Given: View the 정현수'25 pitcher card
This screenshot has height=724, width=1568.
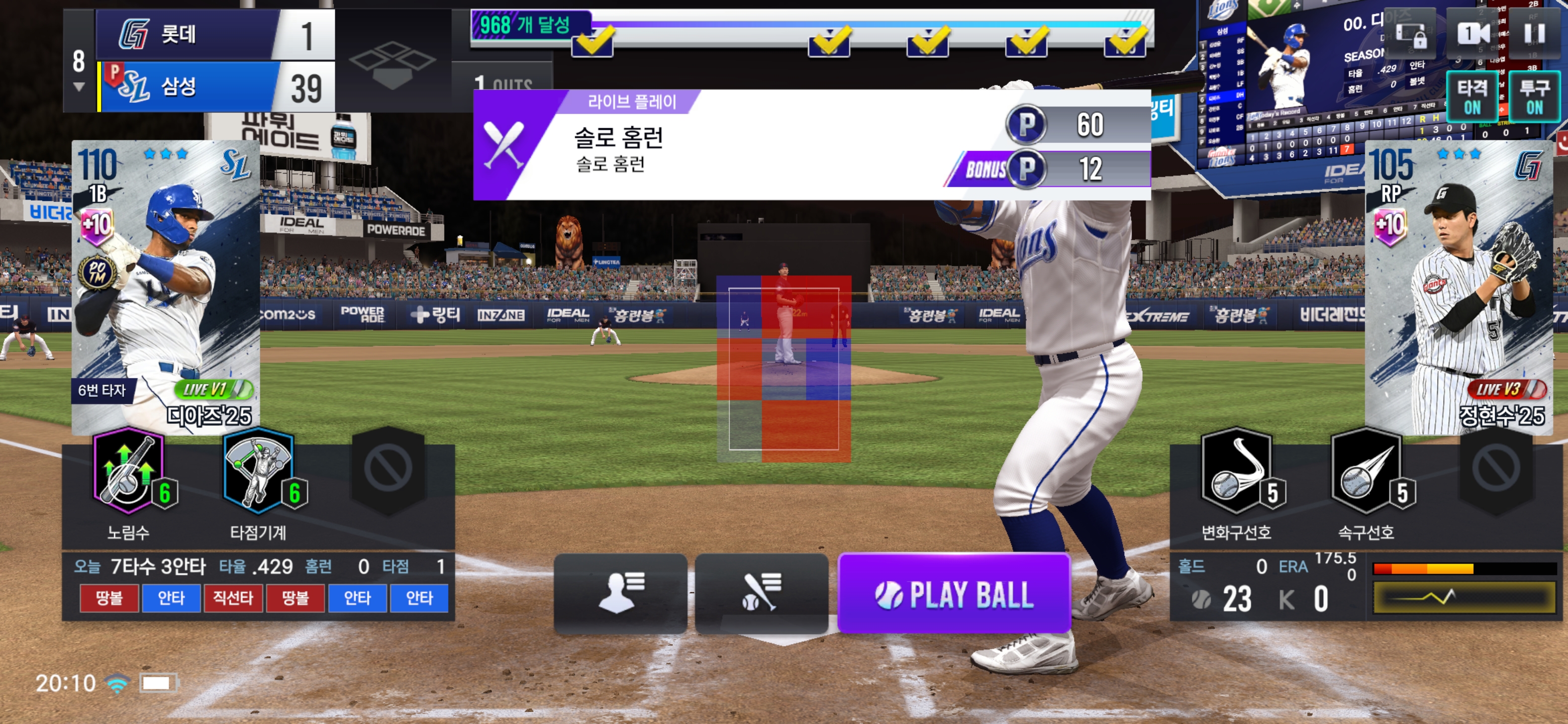Looking at the screenshot, I should 1458,286.
